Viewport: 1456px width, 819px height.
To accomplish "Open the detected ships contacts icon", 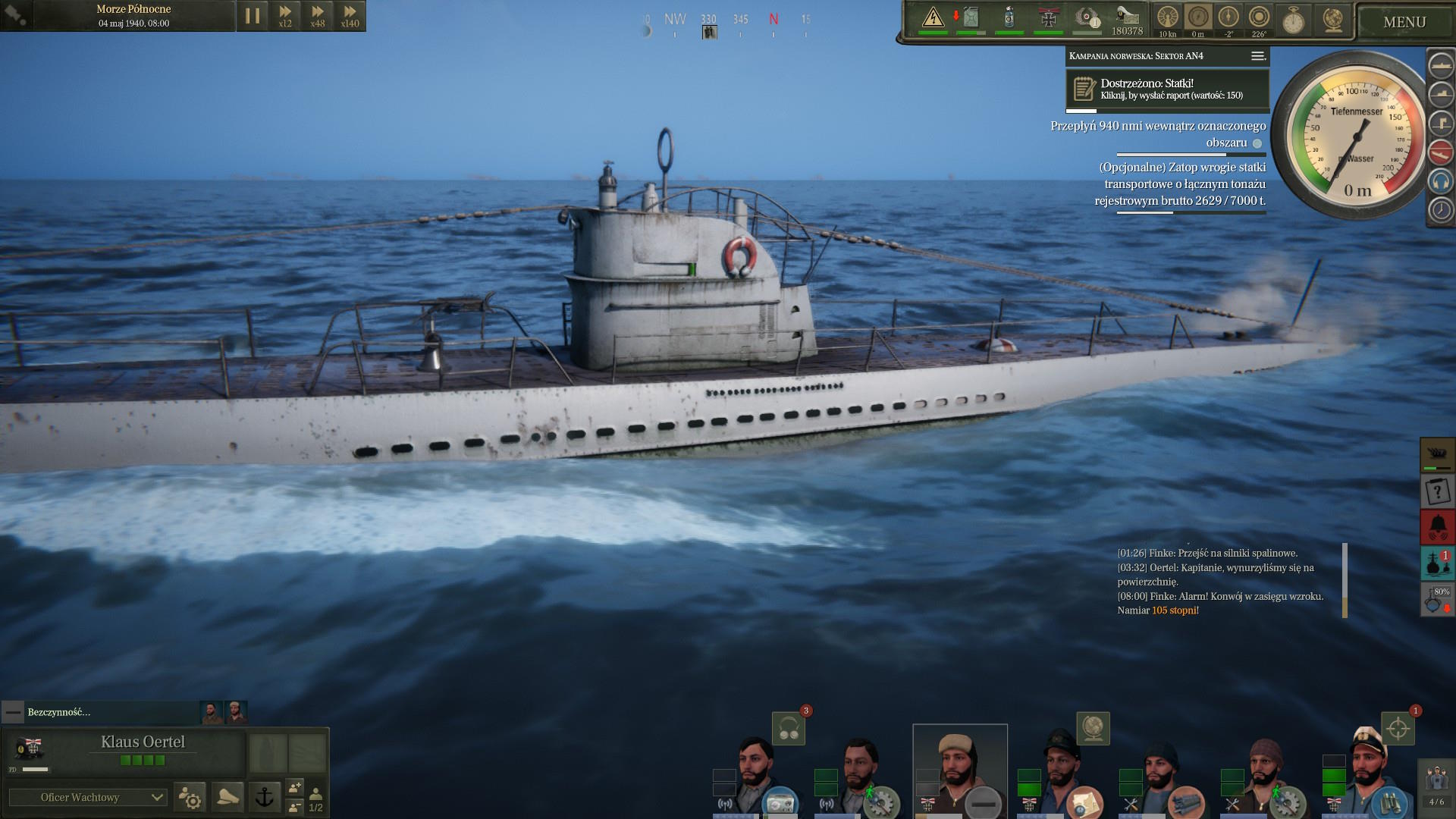I will tap(1437, 563).
